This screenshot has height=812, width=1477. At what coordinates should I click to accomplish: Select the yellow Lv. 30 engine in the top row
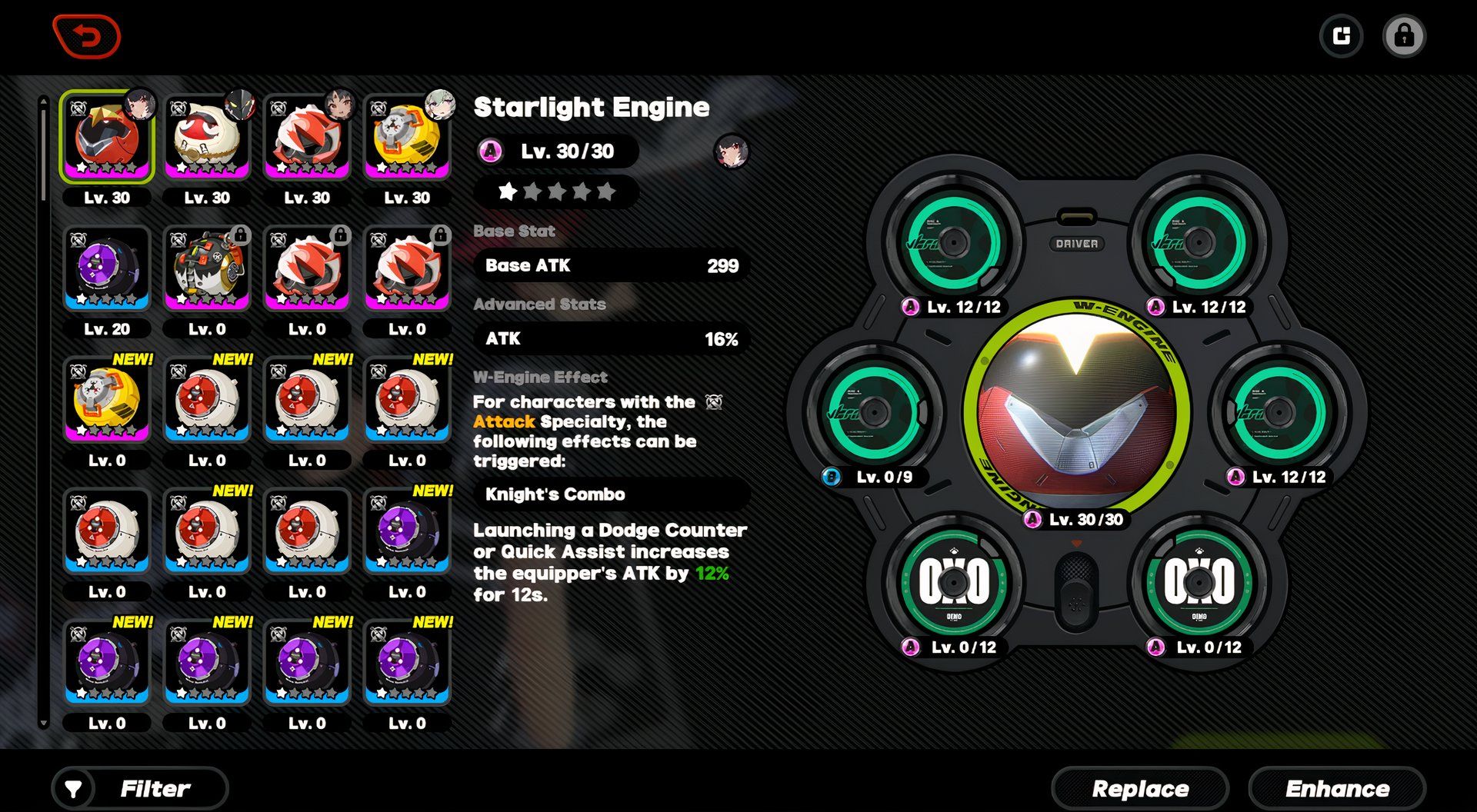pos(406,137)
